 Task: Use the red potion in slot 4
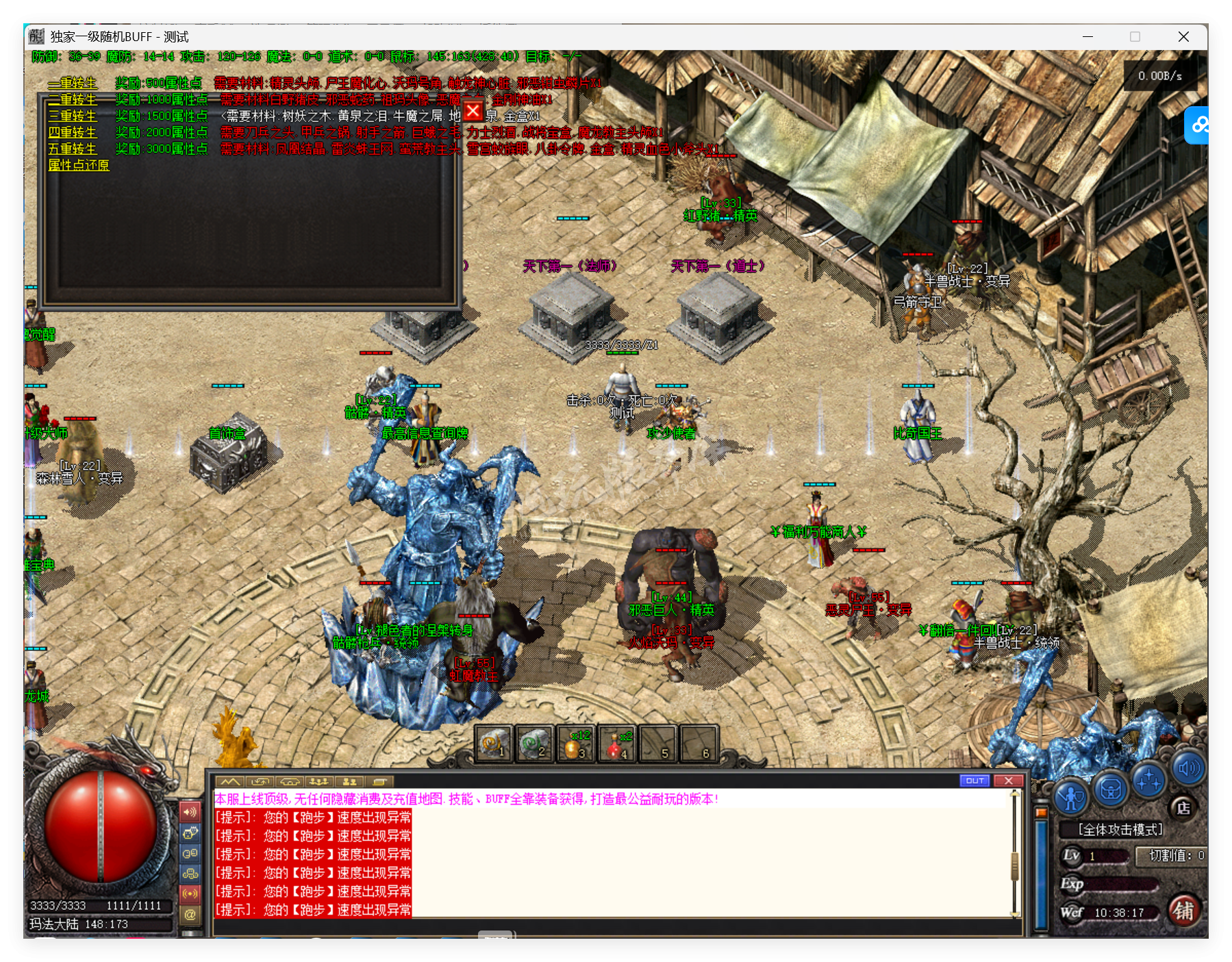click(x=616, y=744)
